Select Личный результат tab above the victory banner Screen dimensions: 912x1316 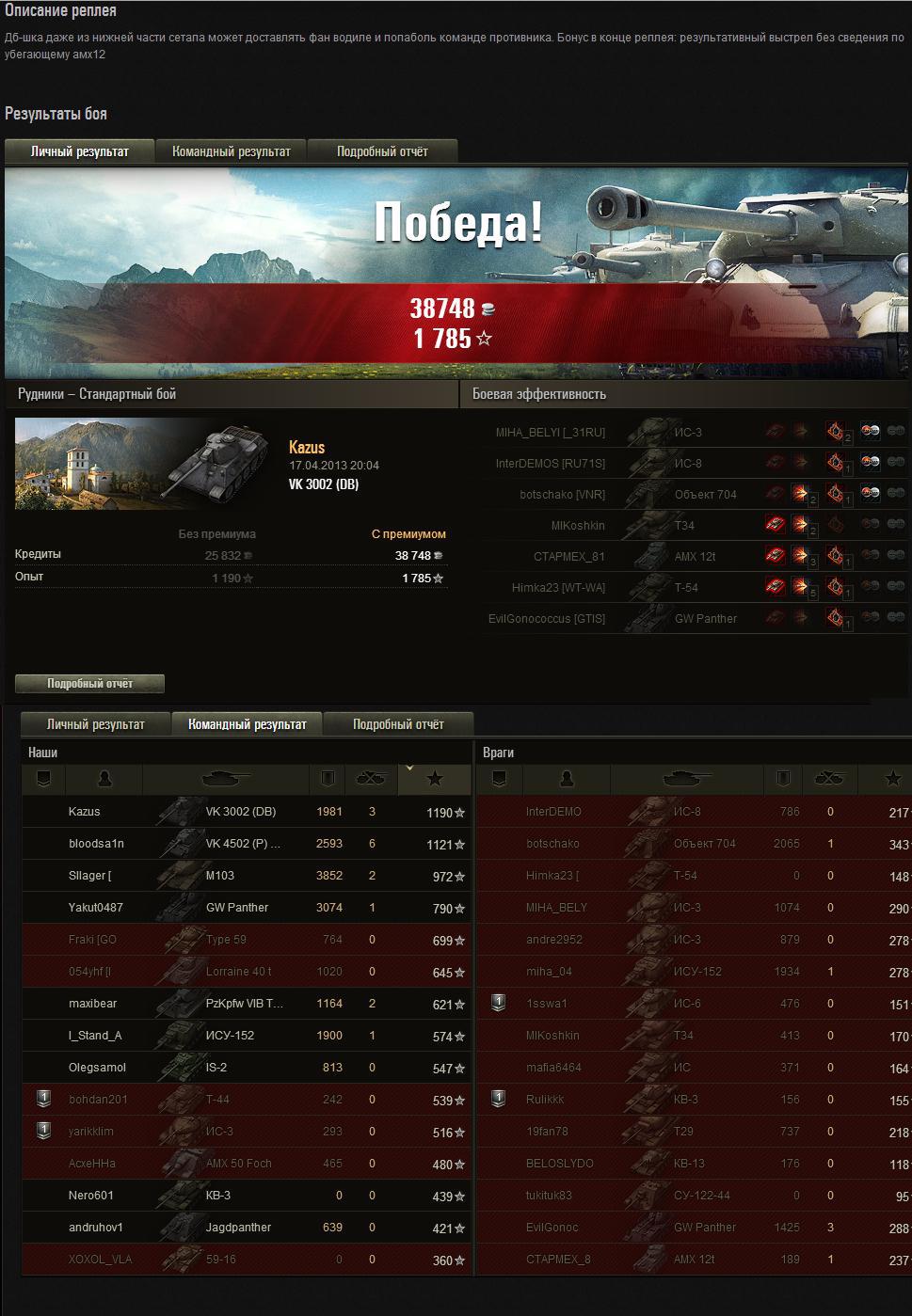click(80, 151)
